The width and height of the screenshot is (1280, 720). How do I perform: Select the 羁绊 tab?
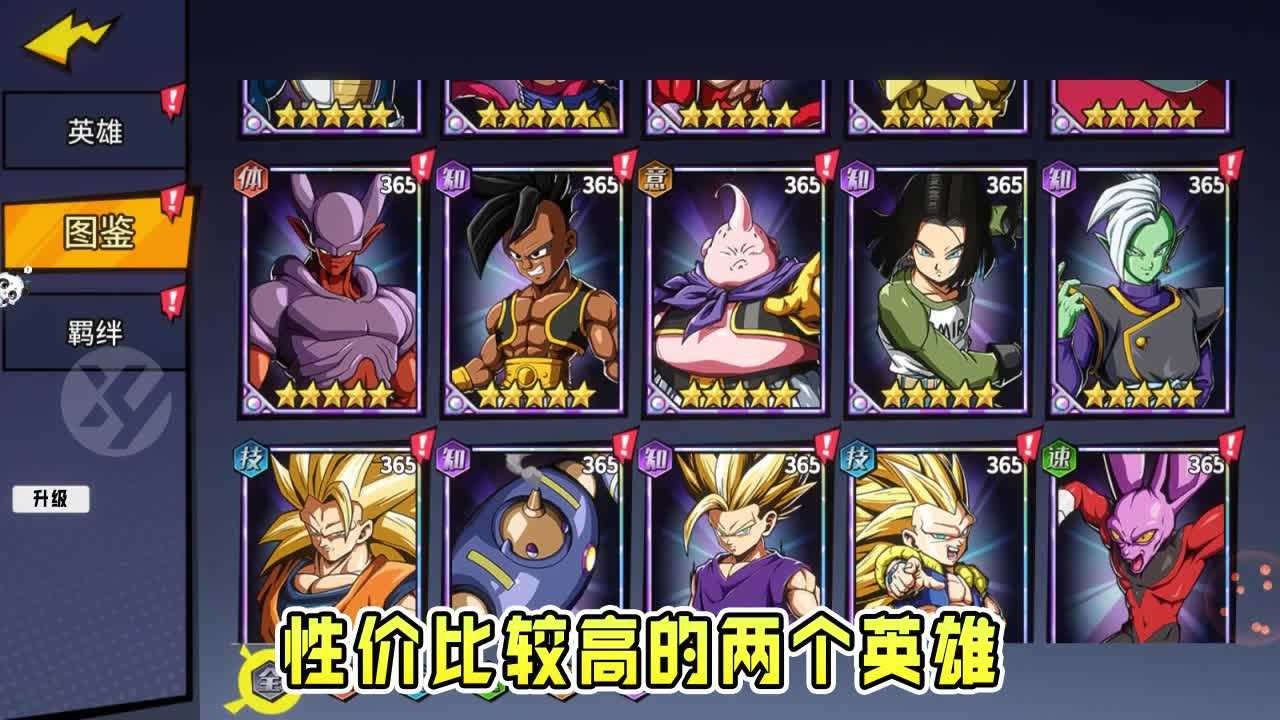click(x=94, y=333)
